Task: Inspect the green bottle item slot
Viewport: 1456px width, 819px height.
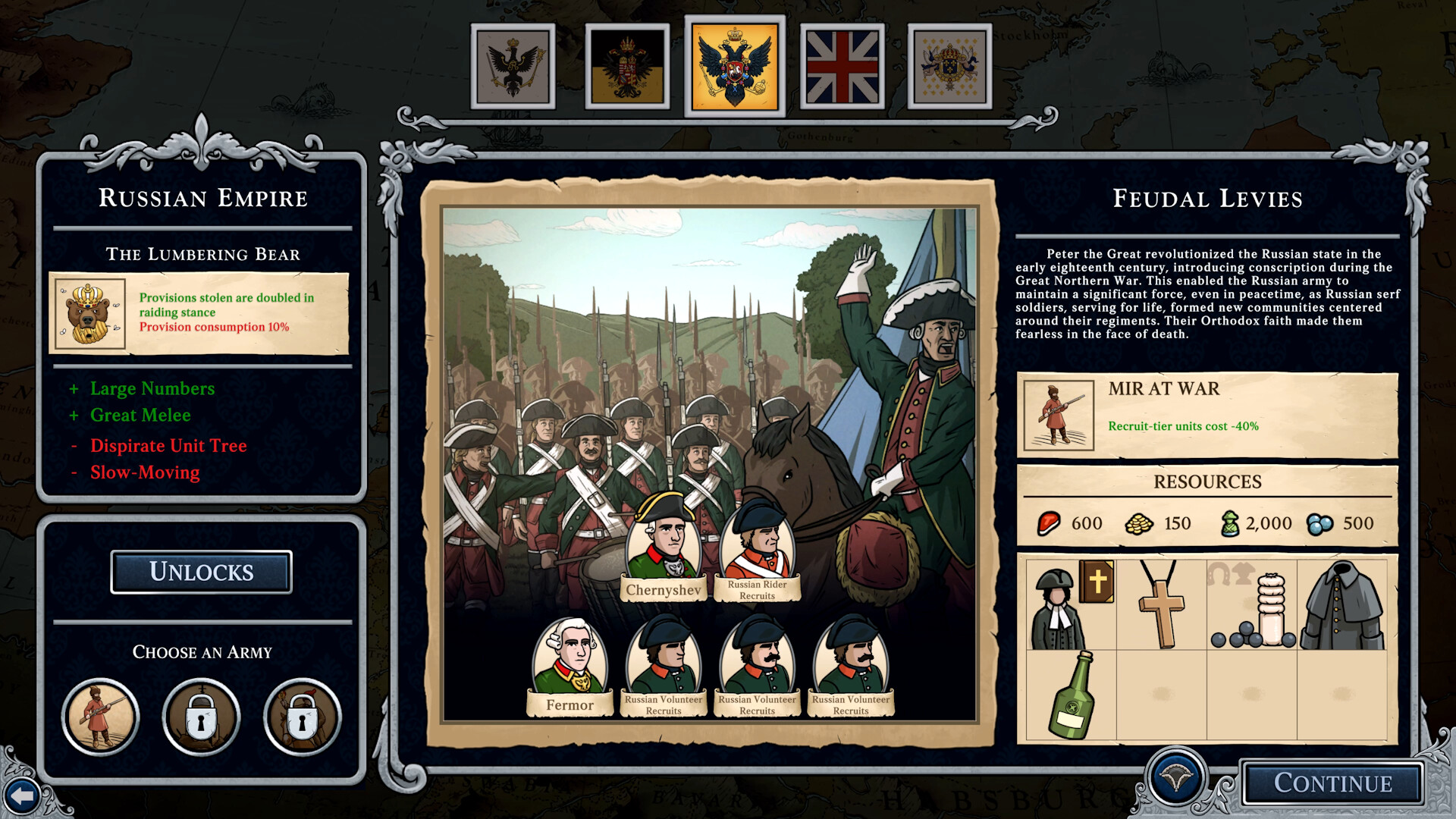Action: click(x=1071, y=695)
